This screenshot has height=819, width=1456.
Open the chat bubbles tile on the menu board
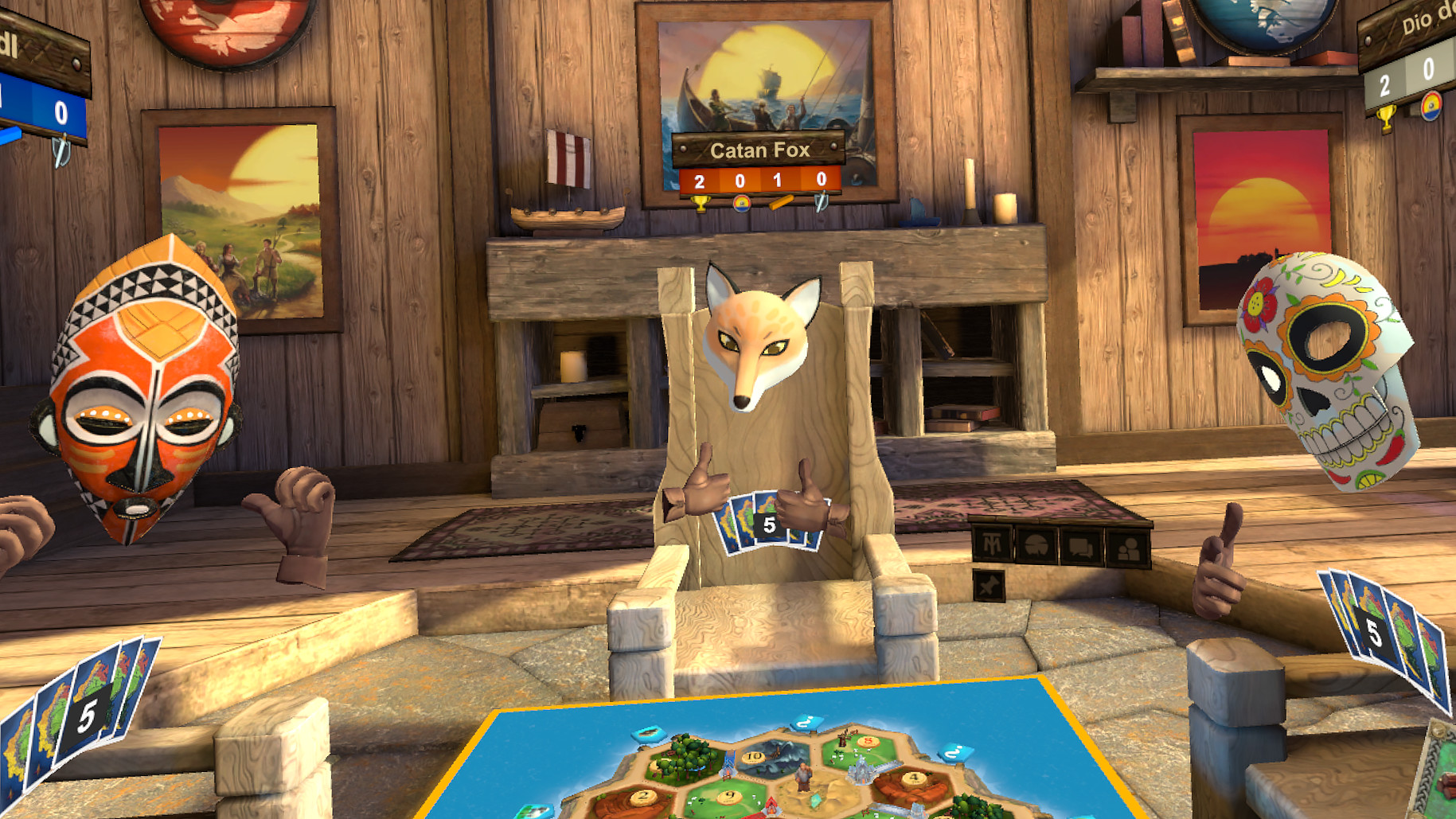[1079, 547]
